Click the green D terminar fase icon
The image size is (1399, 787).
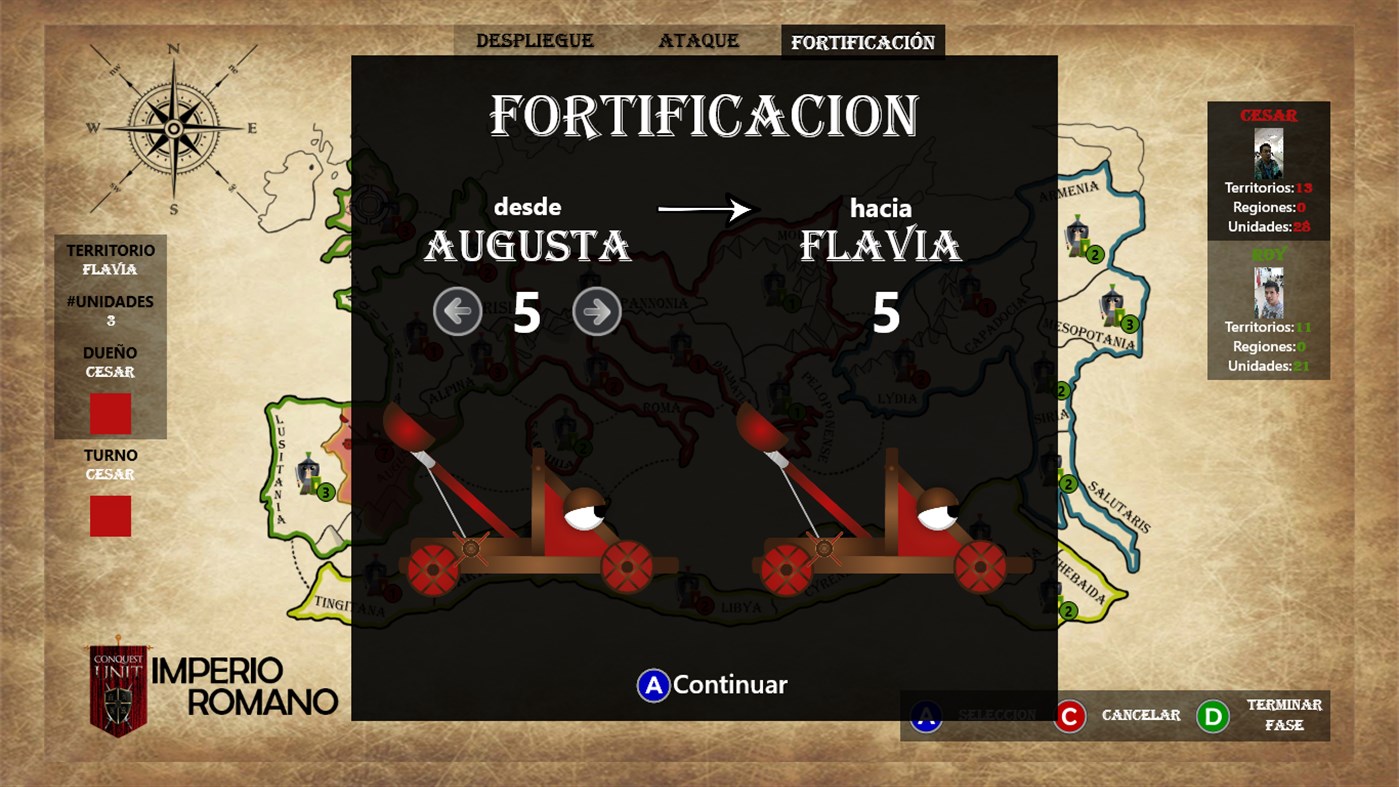[1212, 715]
